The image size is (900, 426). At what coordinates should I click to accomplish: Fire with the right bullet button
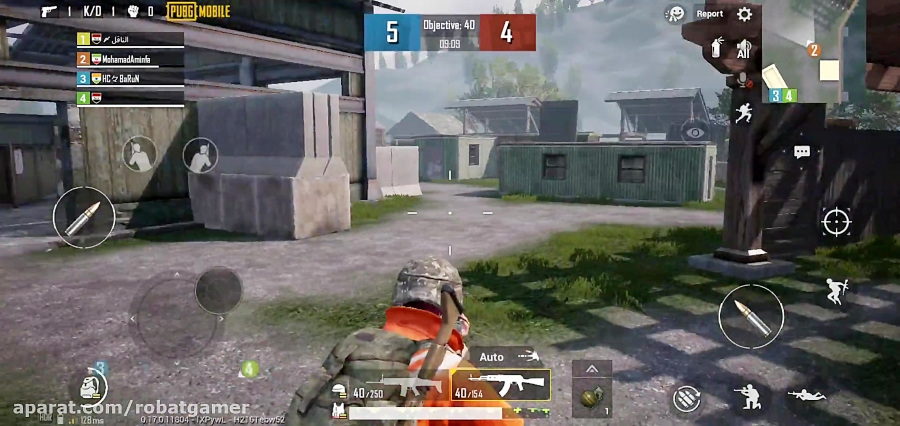(751, 316)
